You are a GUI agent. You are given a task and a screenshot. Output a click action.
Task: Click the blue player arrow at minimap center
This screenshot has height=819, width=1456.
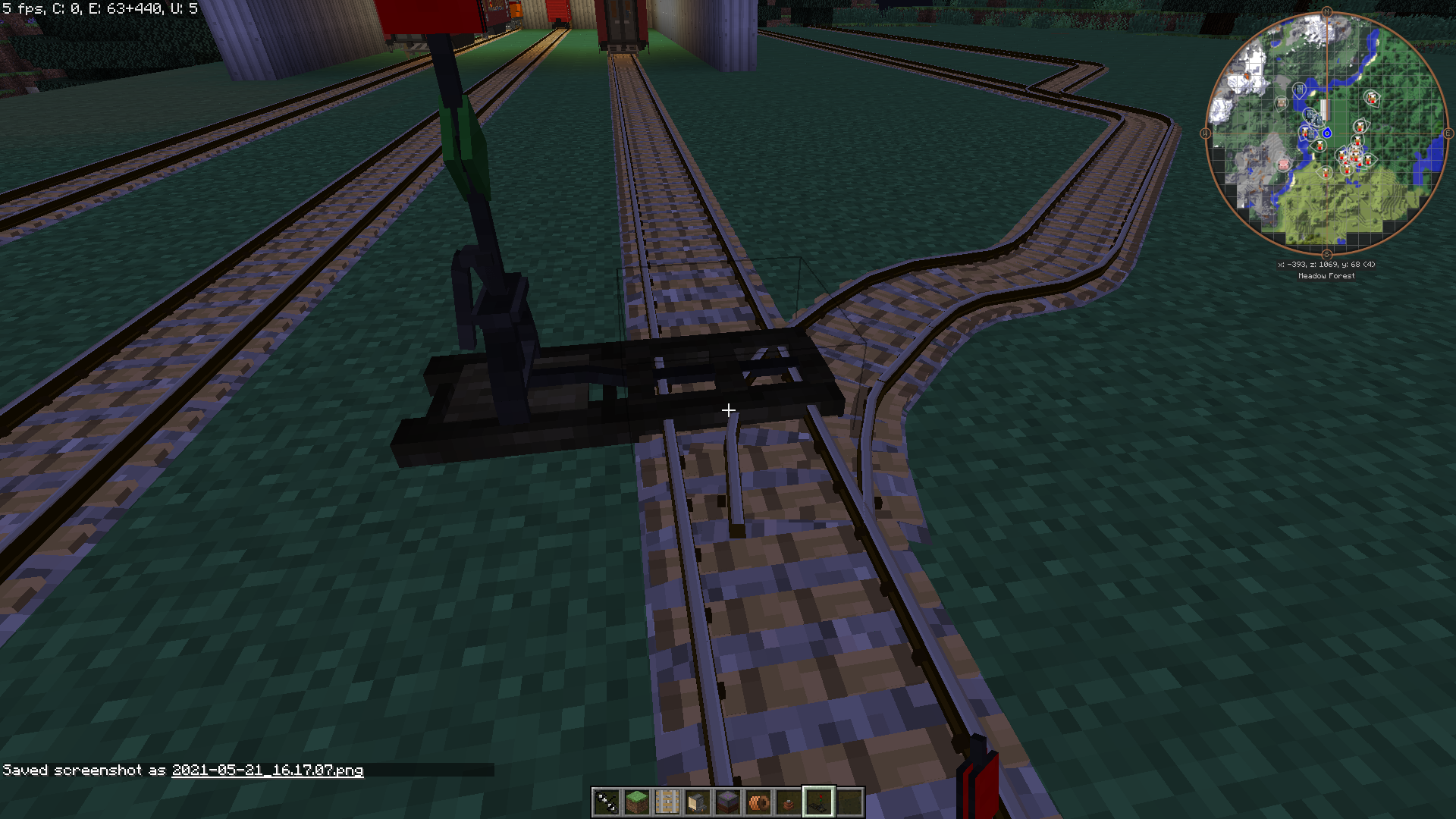(x=1328, y=132)
